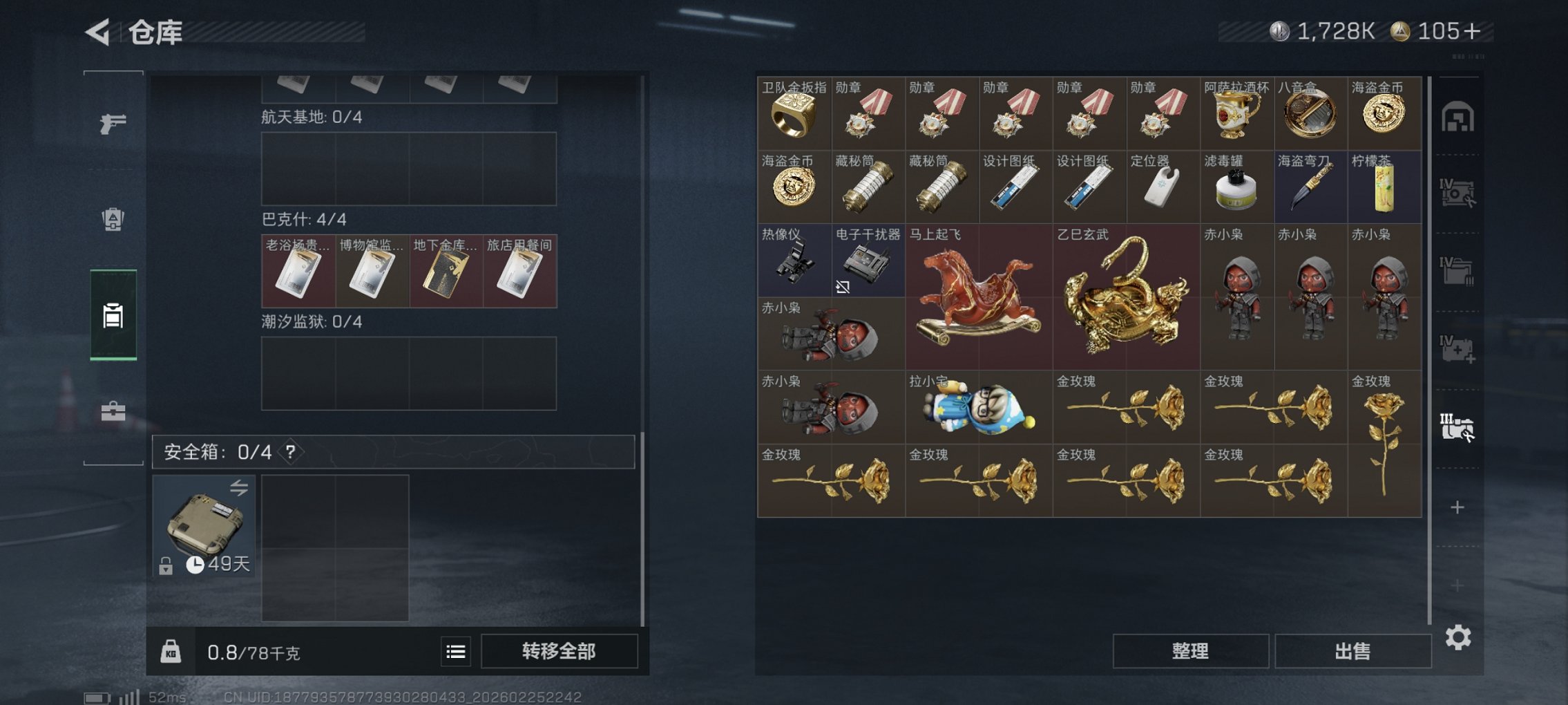Click the plus to unlock a new storage slot
Image resolution: width=1568 pixels, height=705 pixels.
point(1458,508)
